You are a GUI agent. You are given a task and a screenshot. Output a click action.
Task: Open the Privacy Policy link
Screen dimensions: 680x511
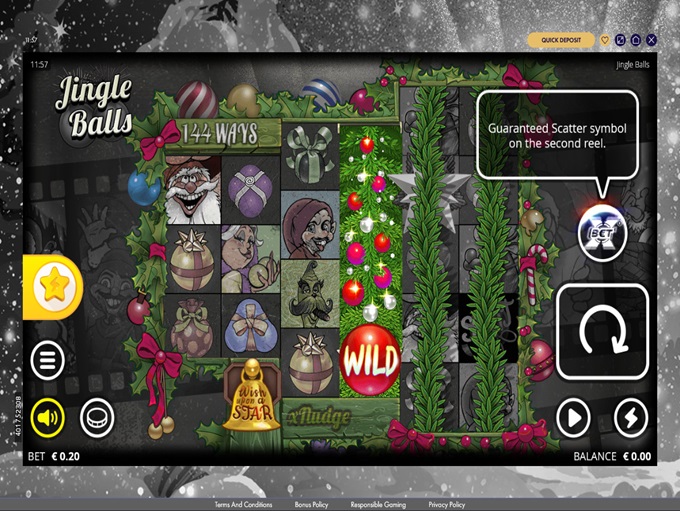[x=446, y=505]
